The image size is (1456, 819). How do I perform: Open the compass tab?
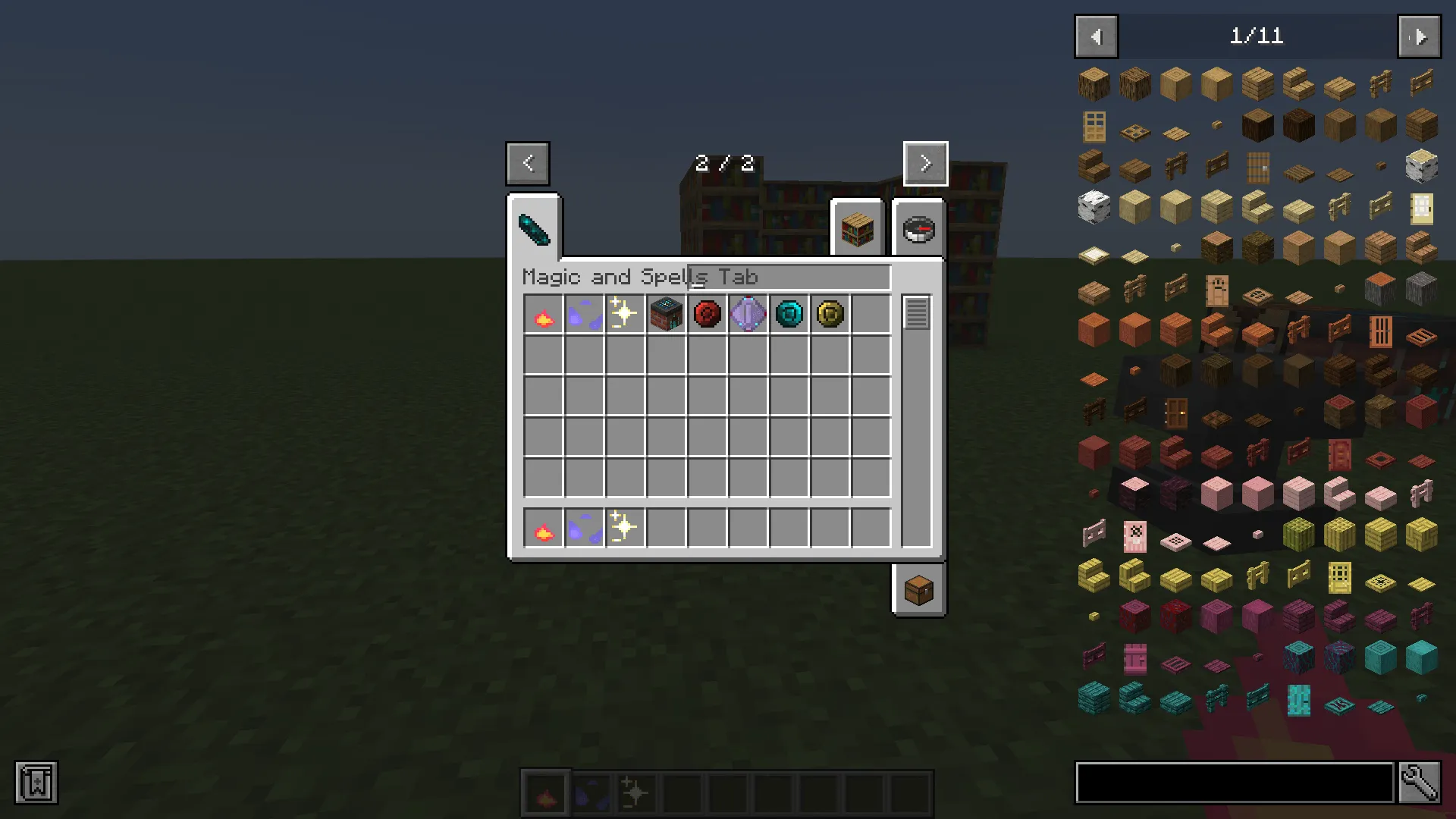click(x=918, y=229)
